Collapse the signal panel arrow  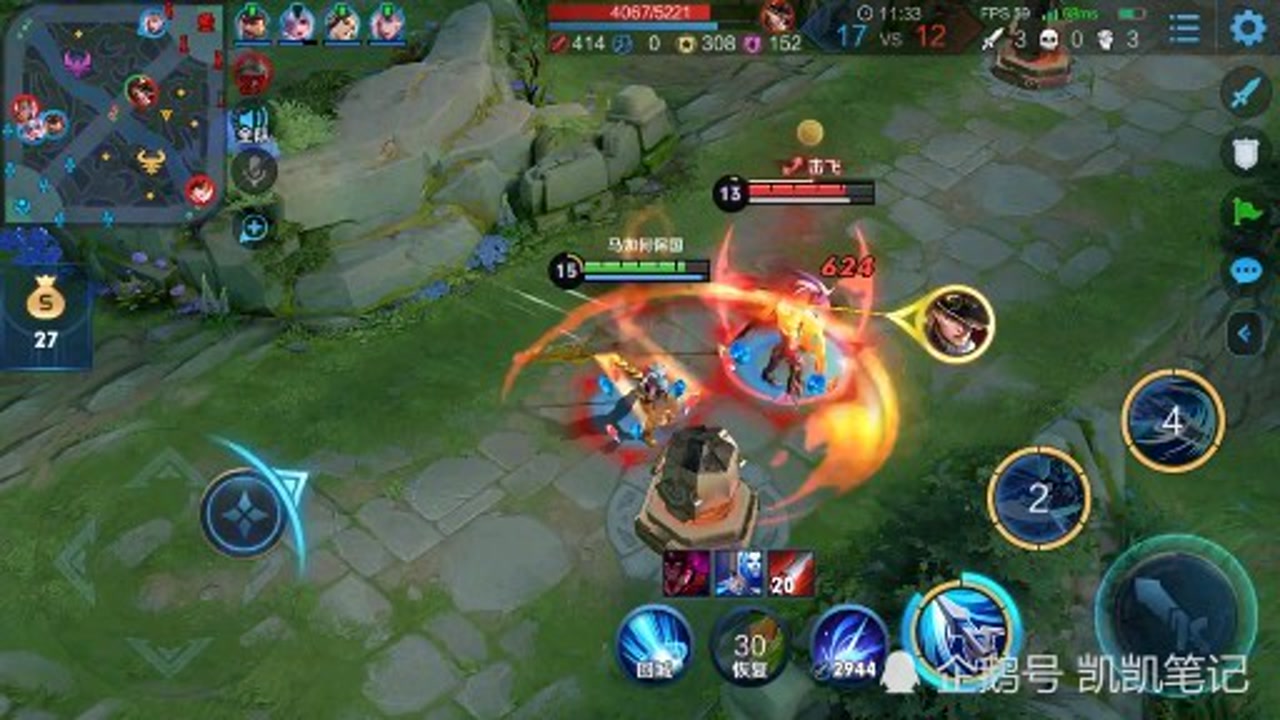pyautogui.click(x=1245, y=334)
